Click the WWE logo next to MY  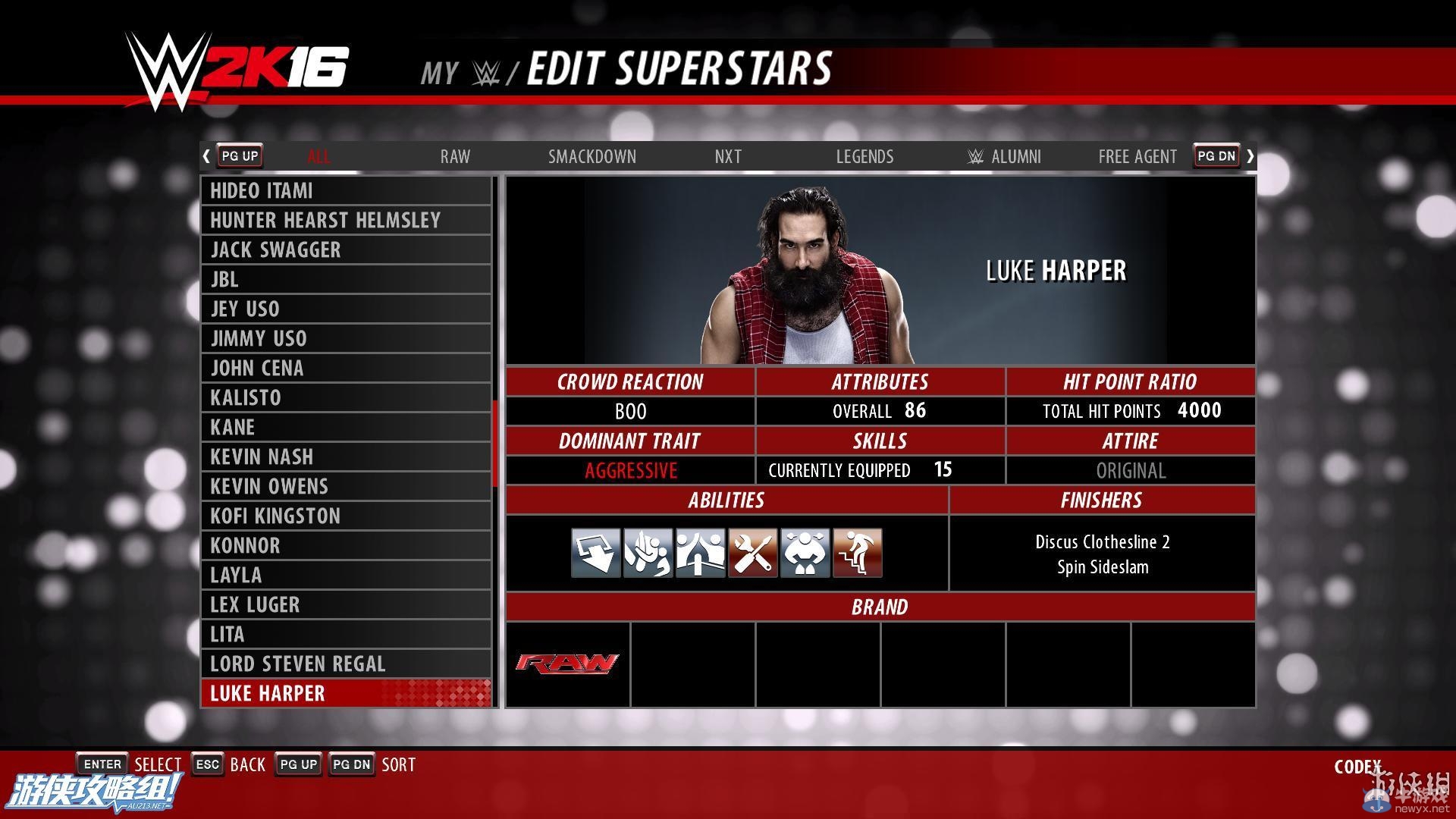[x=488, y=72]
